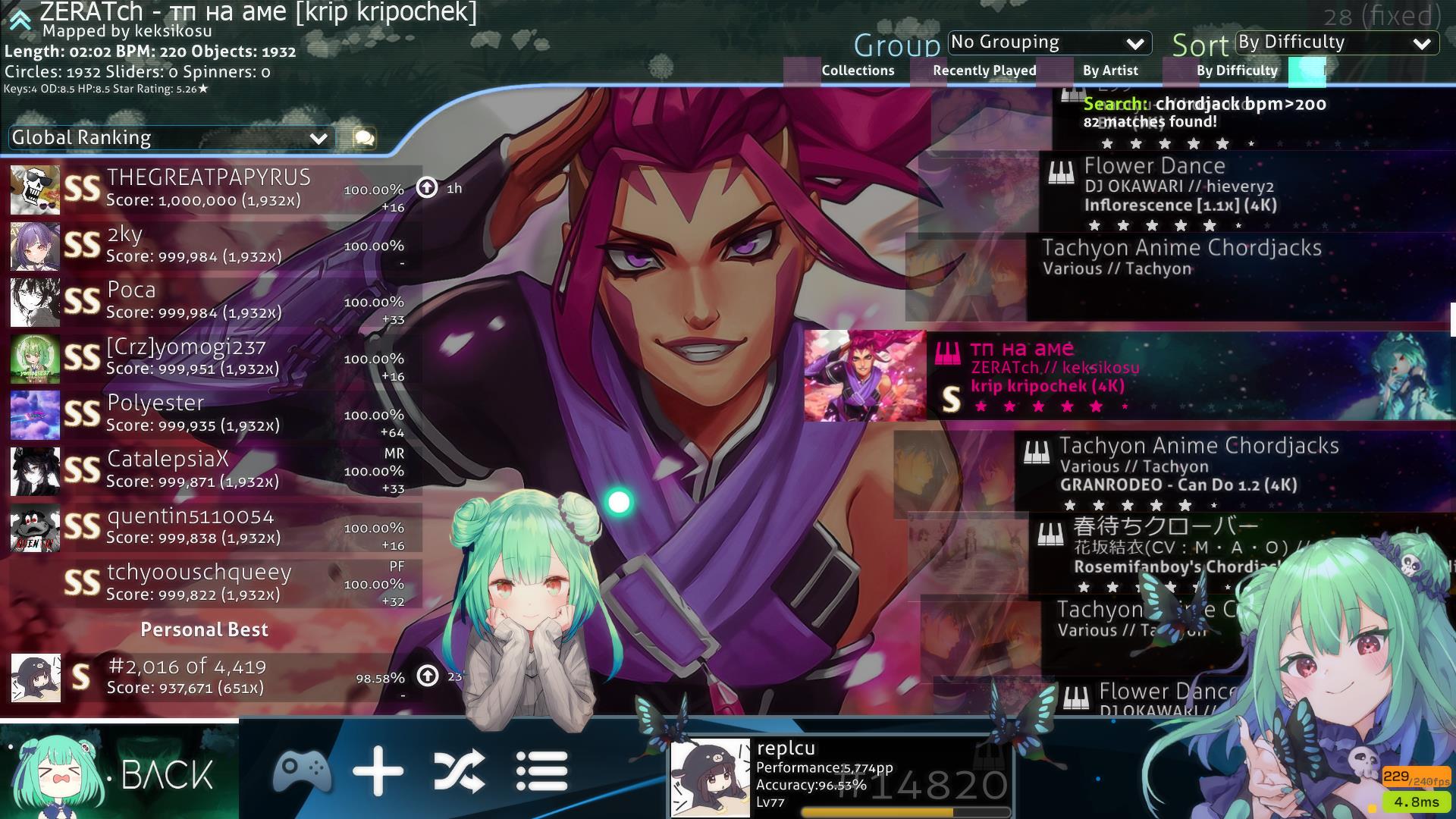The height and width of the screenshot is (819, 1456).
Task: Open the Group dropdown set to No Grouping
Action: [1050, 42]
